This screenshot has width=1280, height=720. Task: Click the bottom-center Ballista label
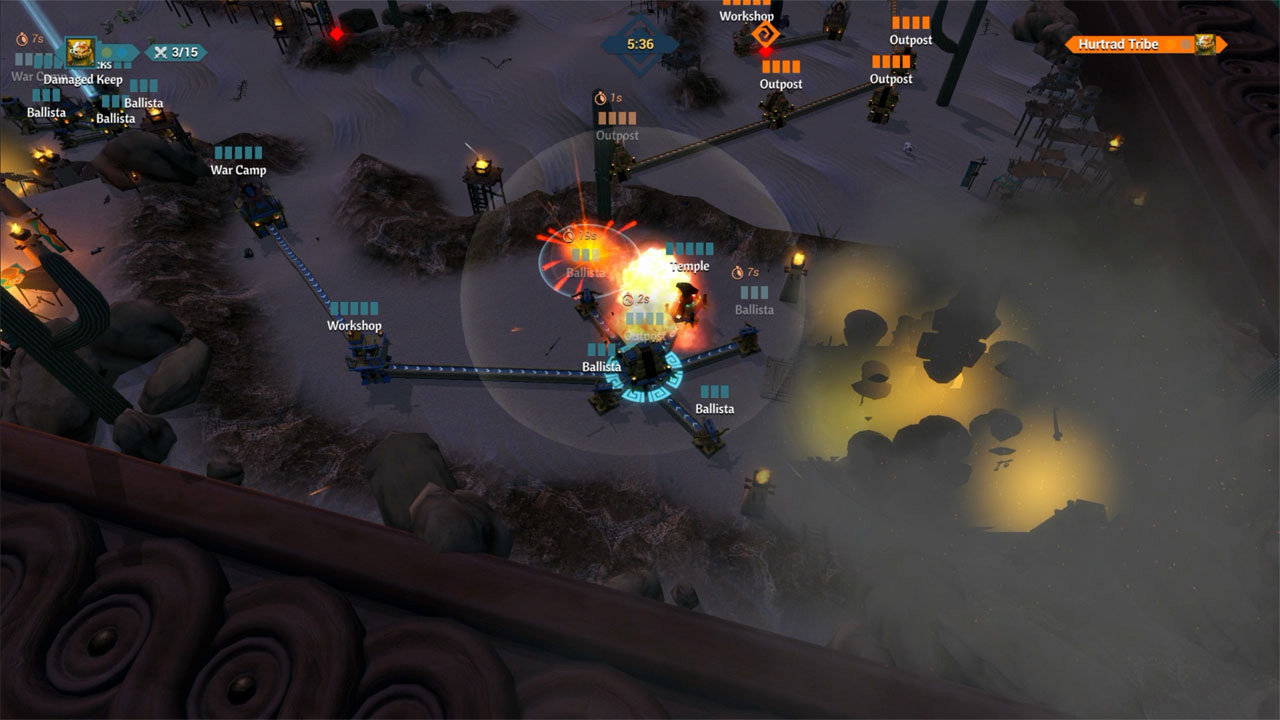click(715, 408)
